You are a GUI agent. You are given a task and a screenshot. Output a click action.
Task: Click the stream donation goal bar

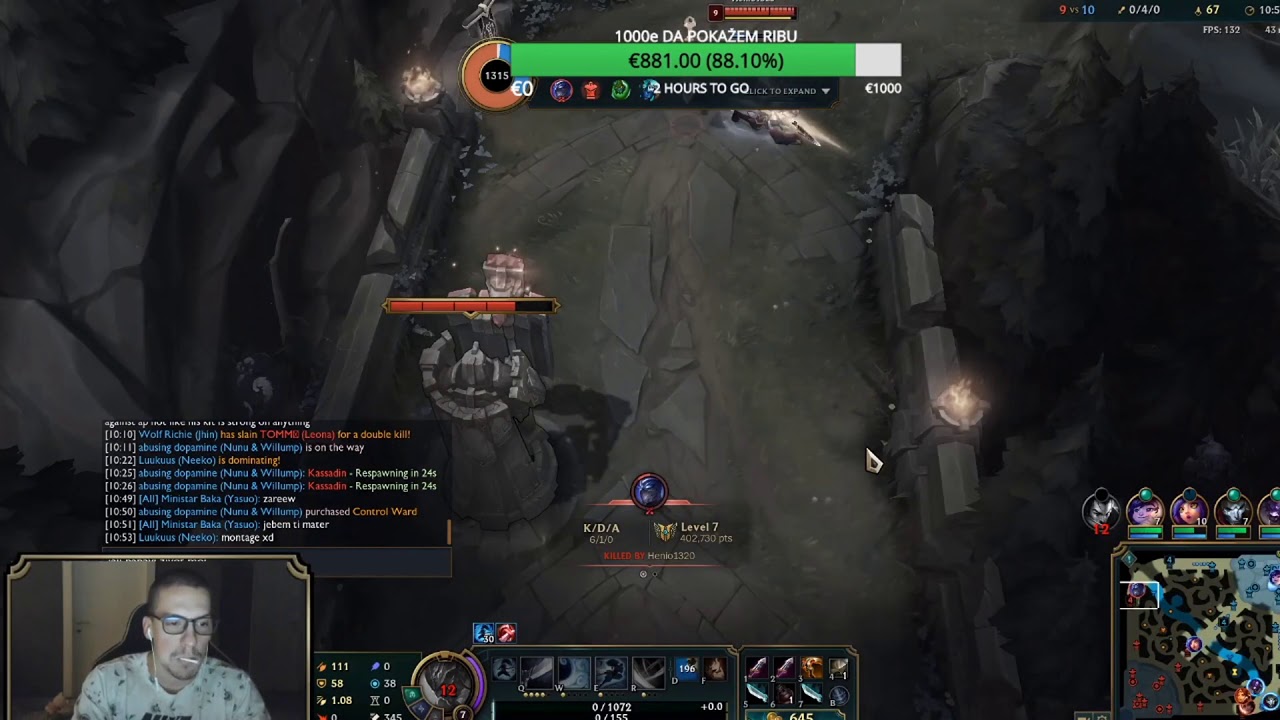point(705,61)
